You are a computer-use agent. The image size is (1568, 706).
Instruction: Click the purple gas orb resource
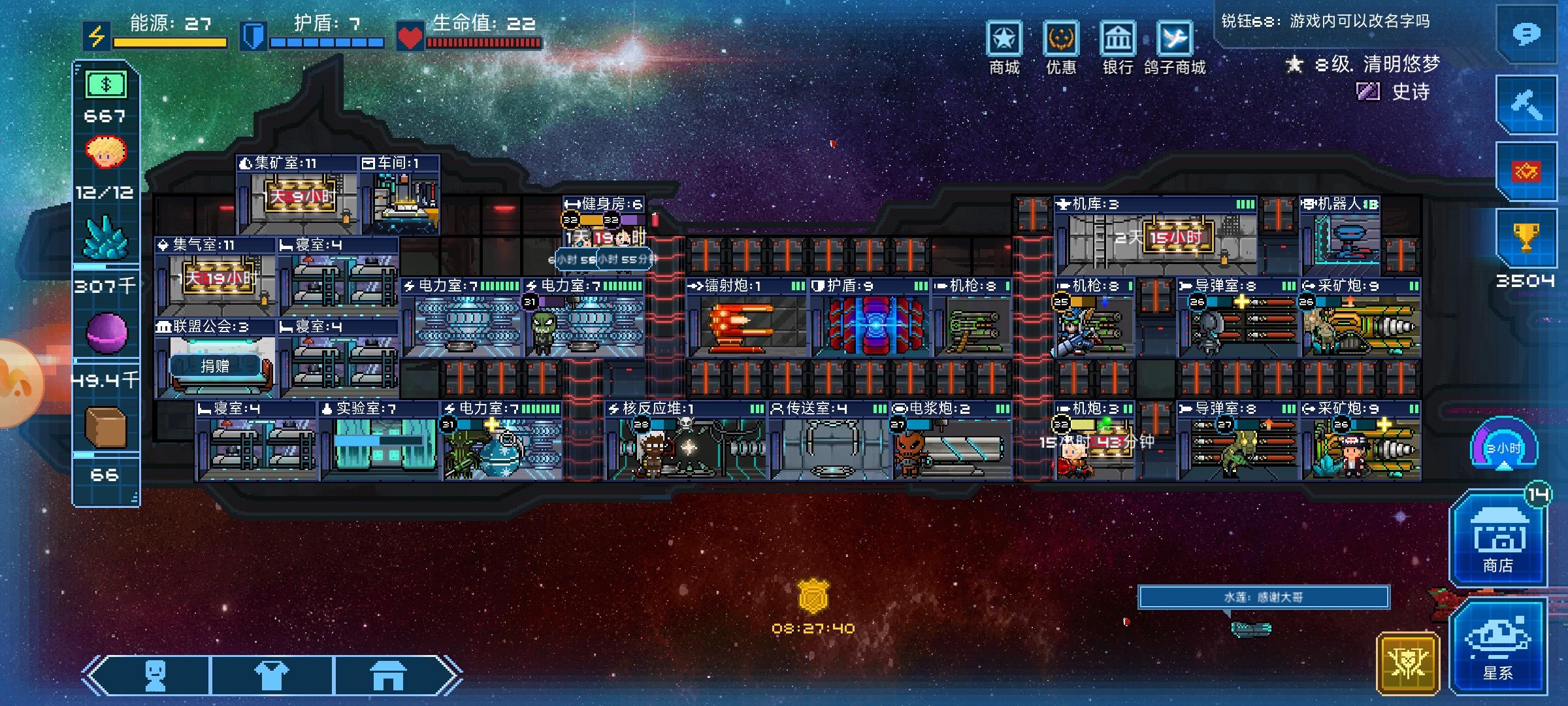[106, 333]
